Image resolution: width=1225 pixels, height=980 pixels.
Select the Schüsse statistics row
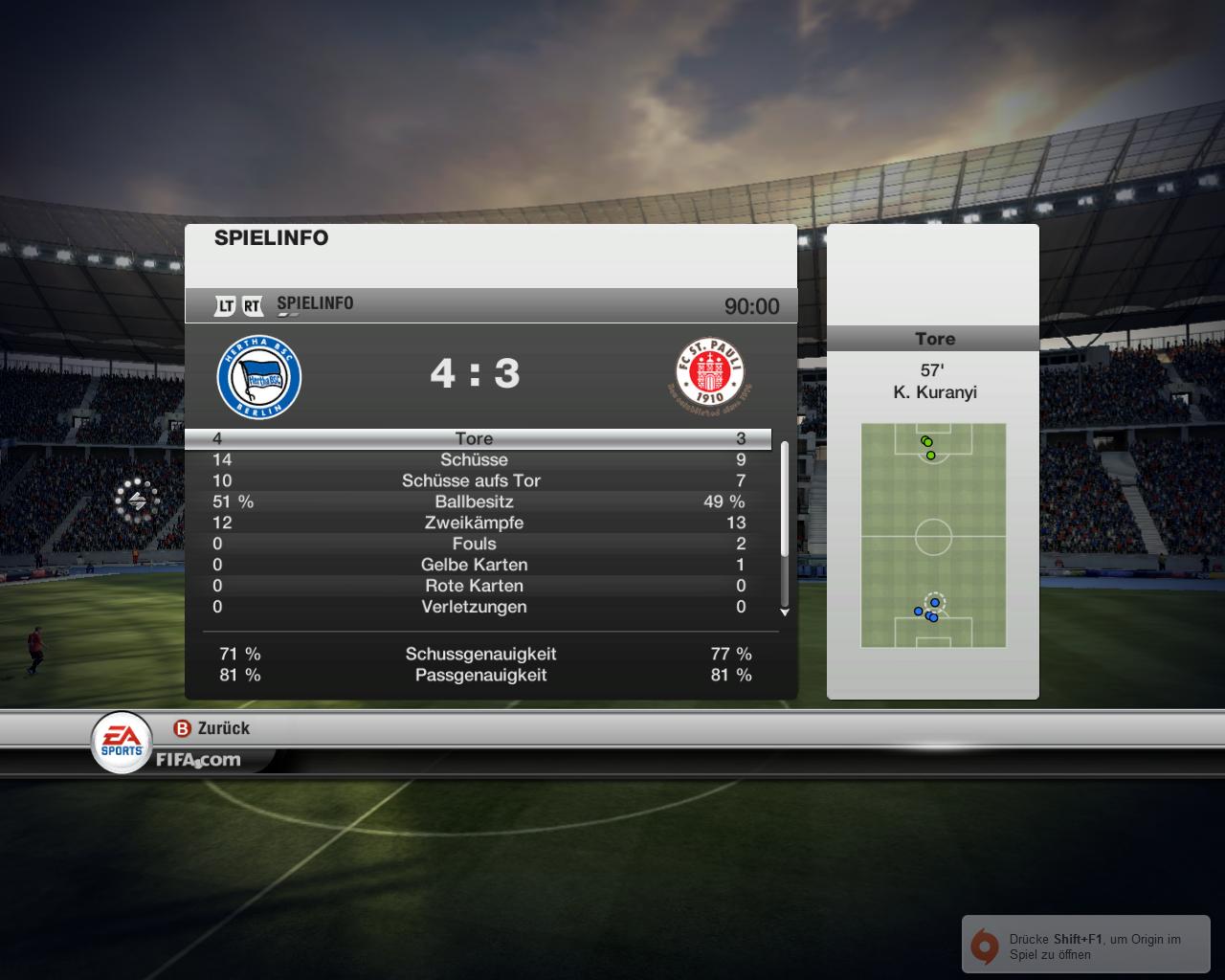coord(475,459)
